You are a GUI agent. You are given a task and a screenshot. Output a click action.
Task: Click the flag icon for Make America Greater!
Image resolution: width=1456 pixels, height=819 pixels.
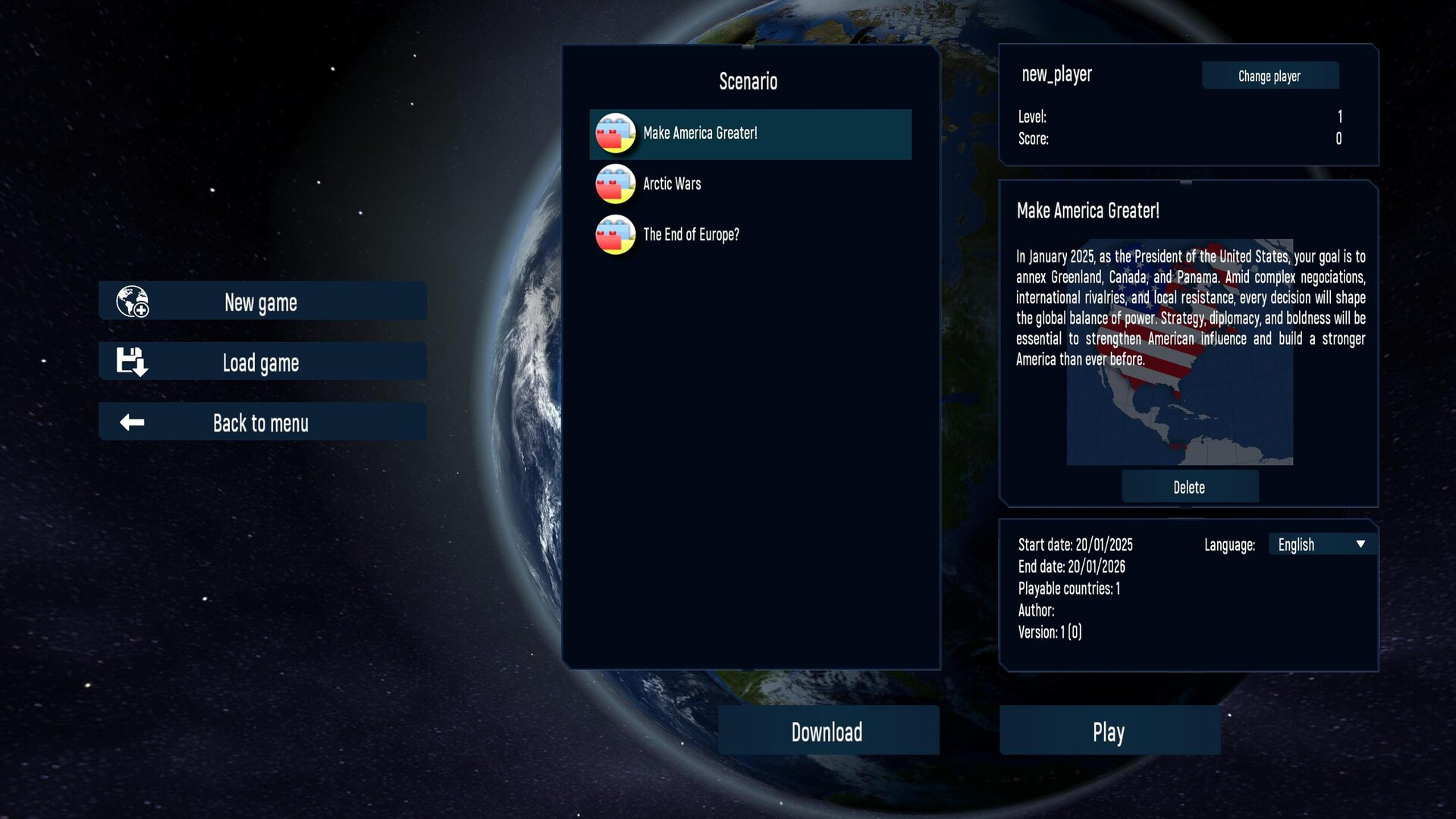[615, 133]
